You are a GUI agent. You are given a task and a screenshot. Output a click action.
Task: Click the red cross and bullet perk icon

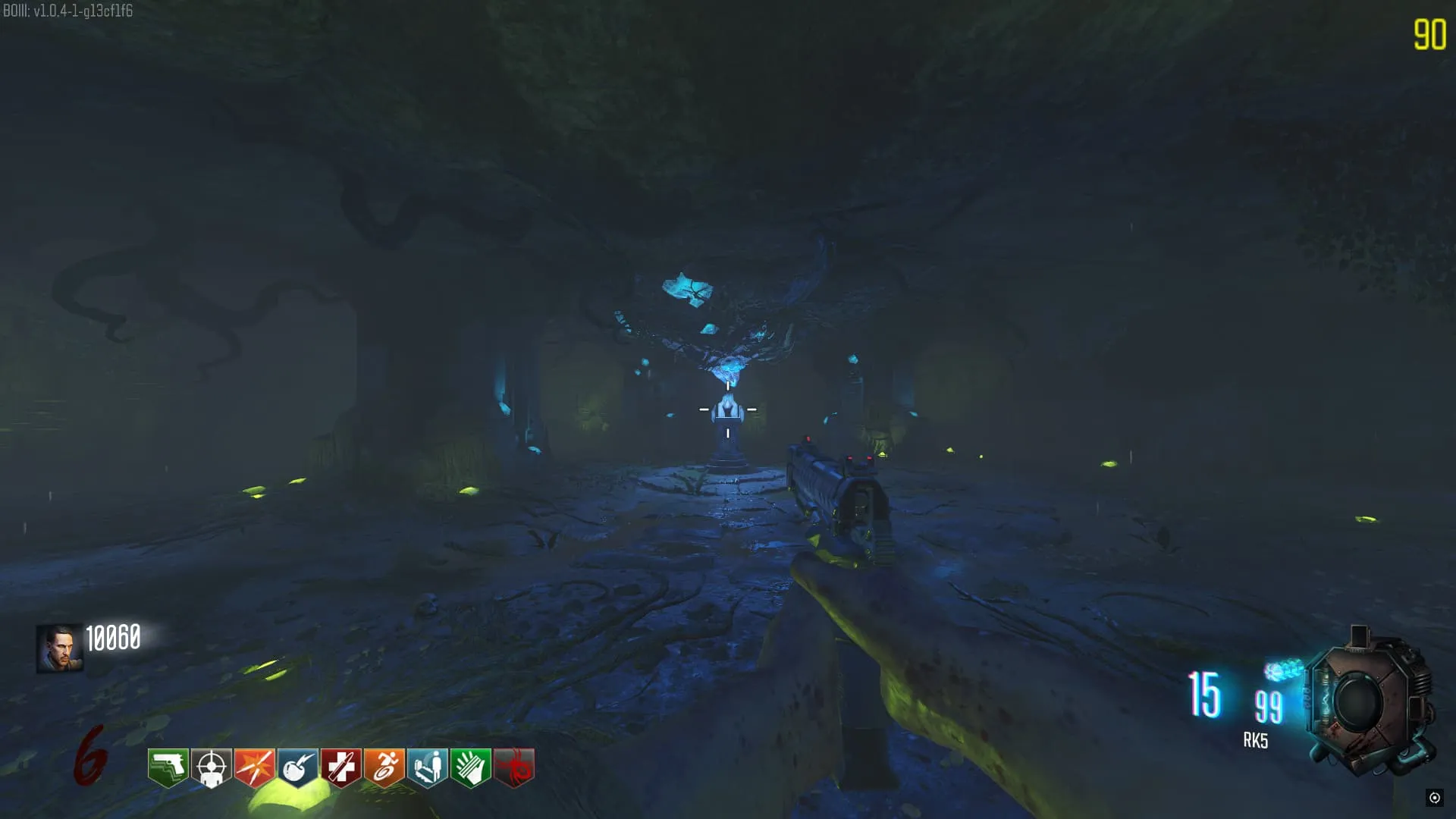(x=341, y=767)
